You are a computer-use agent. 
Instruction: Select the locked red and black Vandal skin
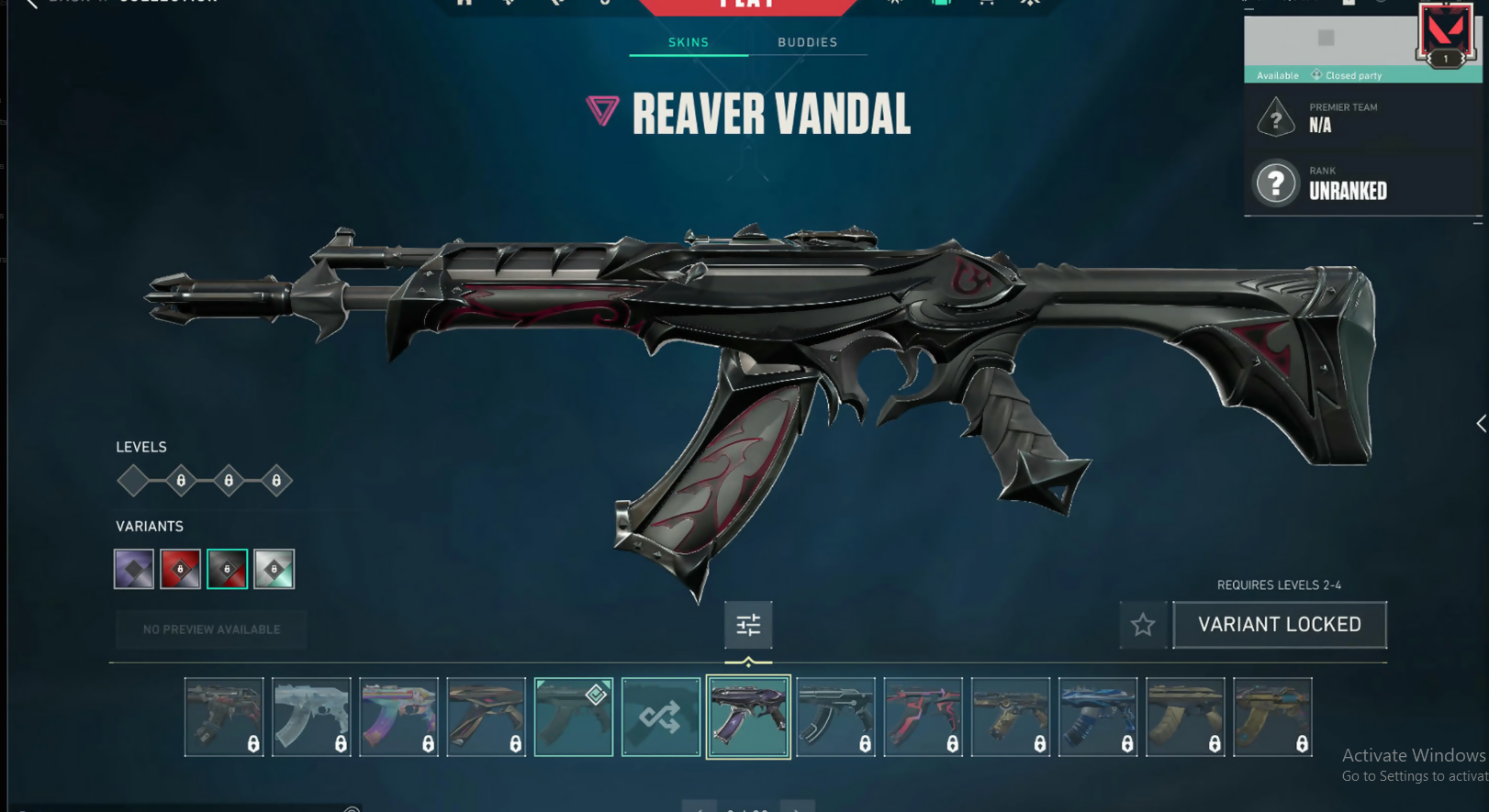point(923,717)
